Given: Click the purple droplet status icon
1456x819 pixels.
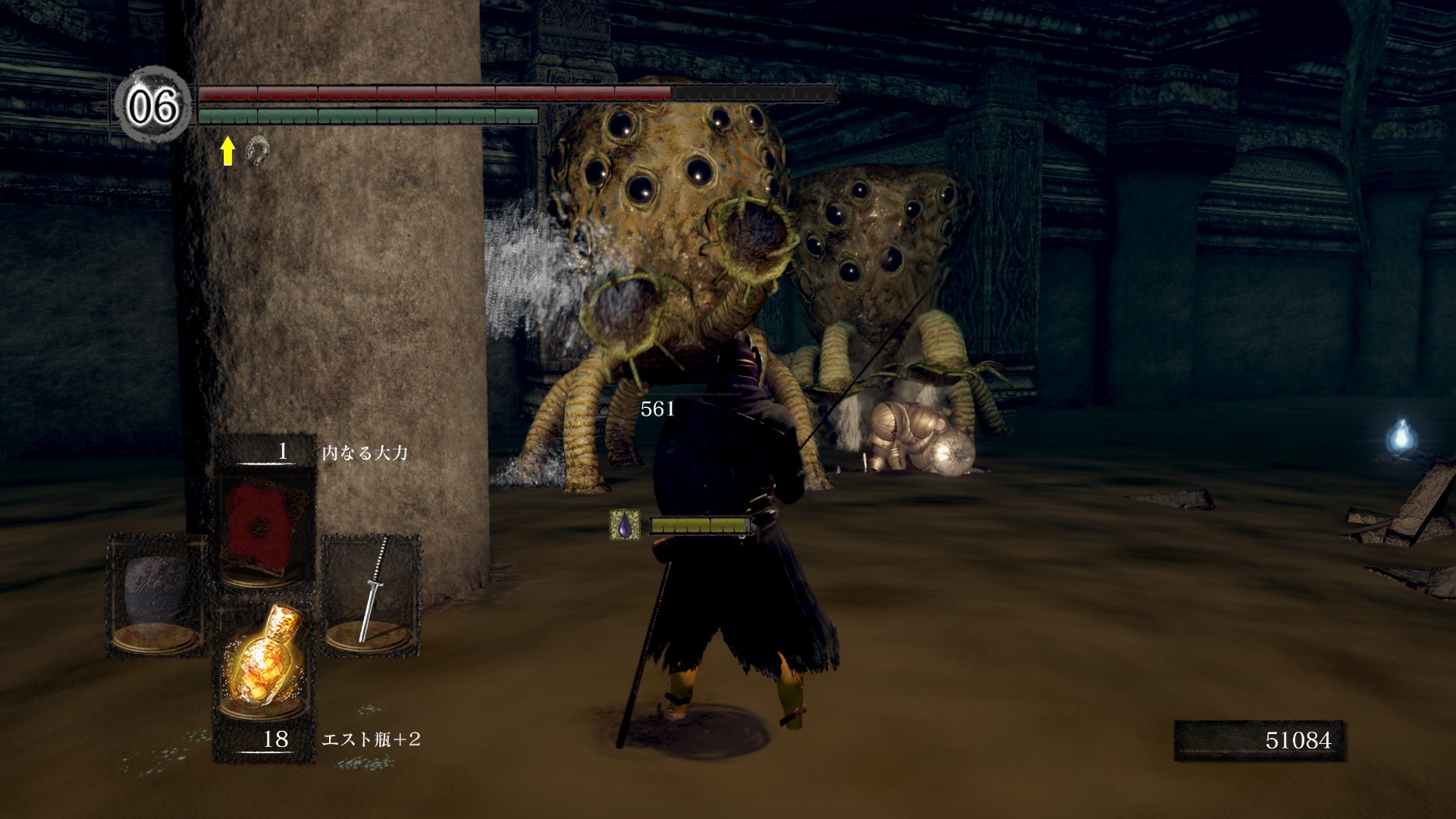Looking at the screenshot, I should coord(624,525).
